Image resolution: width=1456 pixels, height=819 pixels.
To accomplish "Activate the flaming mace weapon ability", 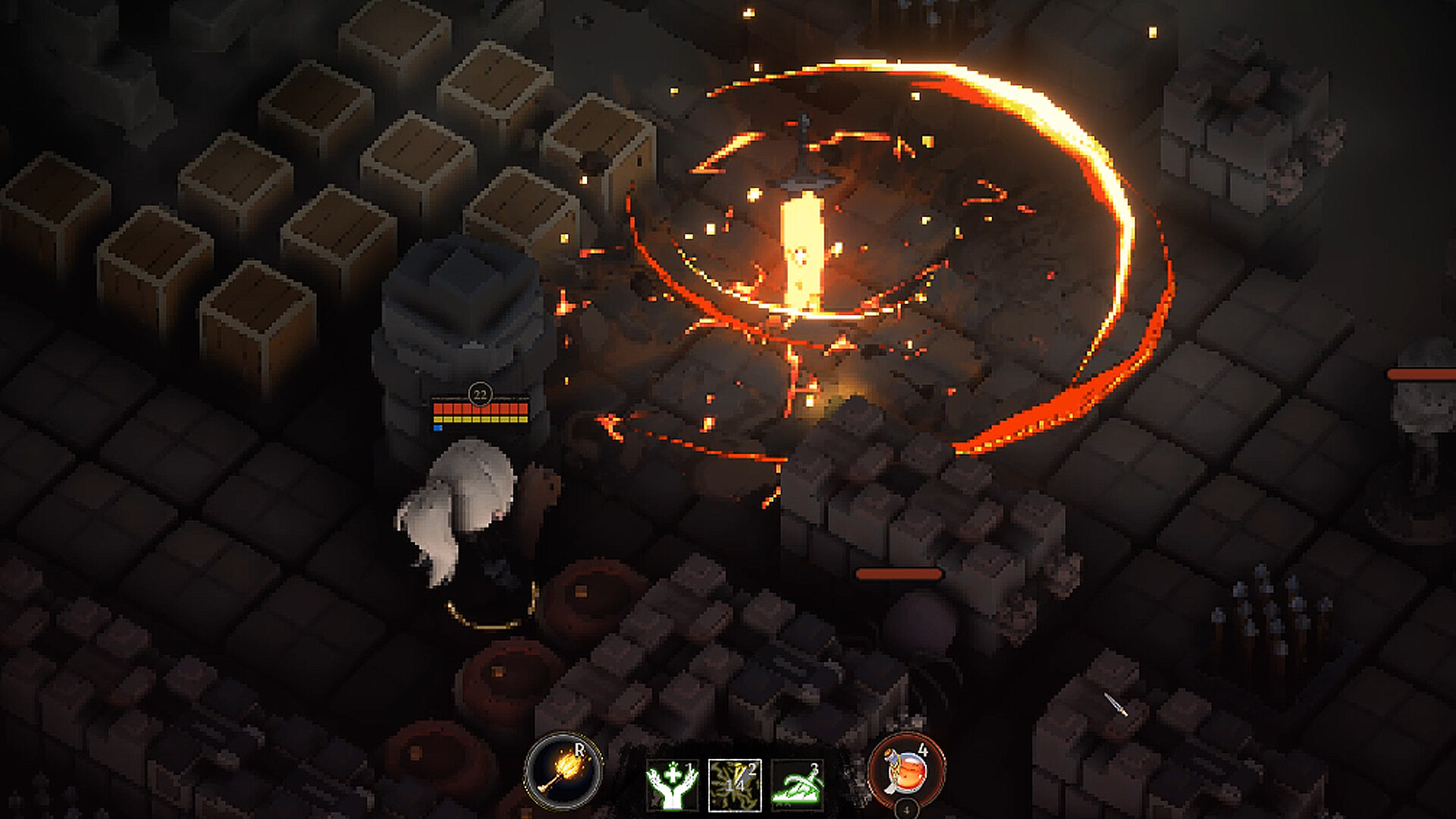I will tap(563, 772).
